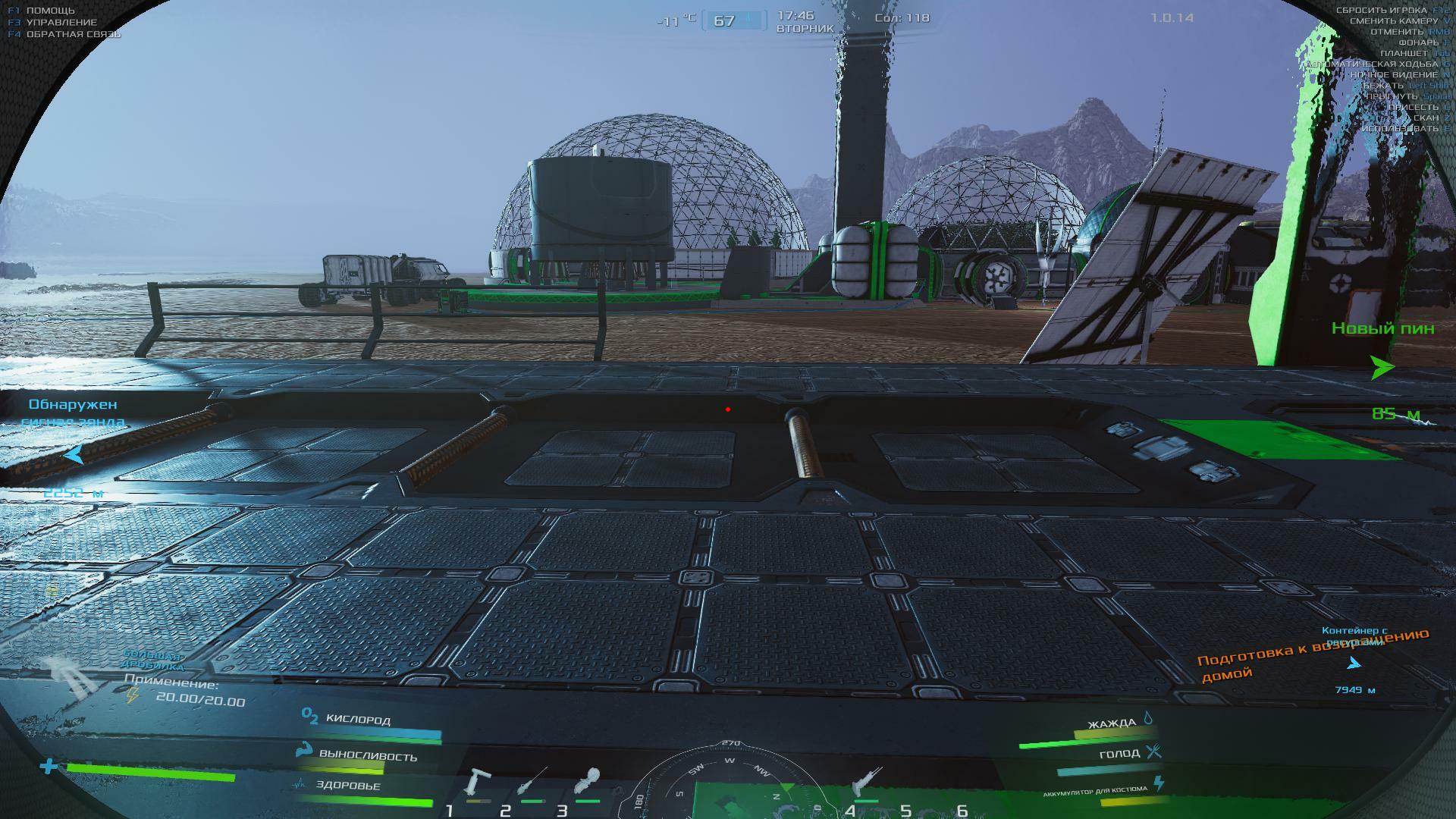Image resolution: width=1456 pixels, height=819 pixels.
Task: Open the 'Подготовка к возвращению домой' objective
Action: pos(1312,655)
